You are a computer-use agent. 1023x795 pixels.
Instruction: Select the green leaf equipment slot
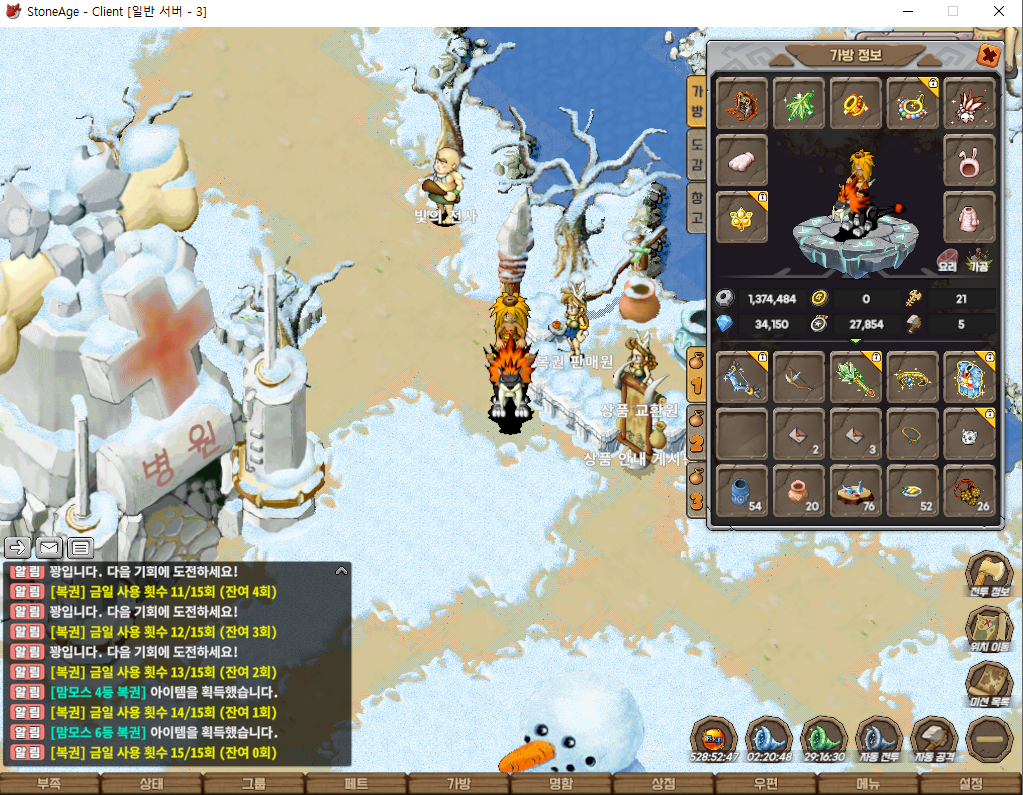coord(799,104)
